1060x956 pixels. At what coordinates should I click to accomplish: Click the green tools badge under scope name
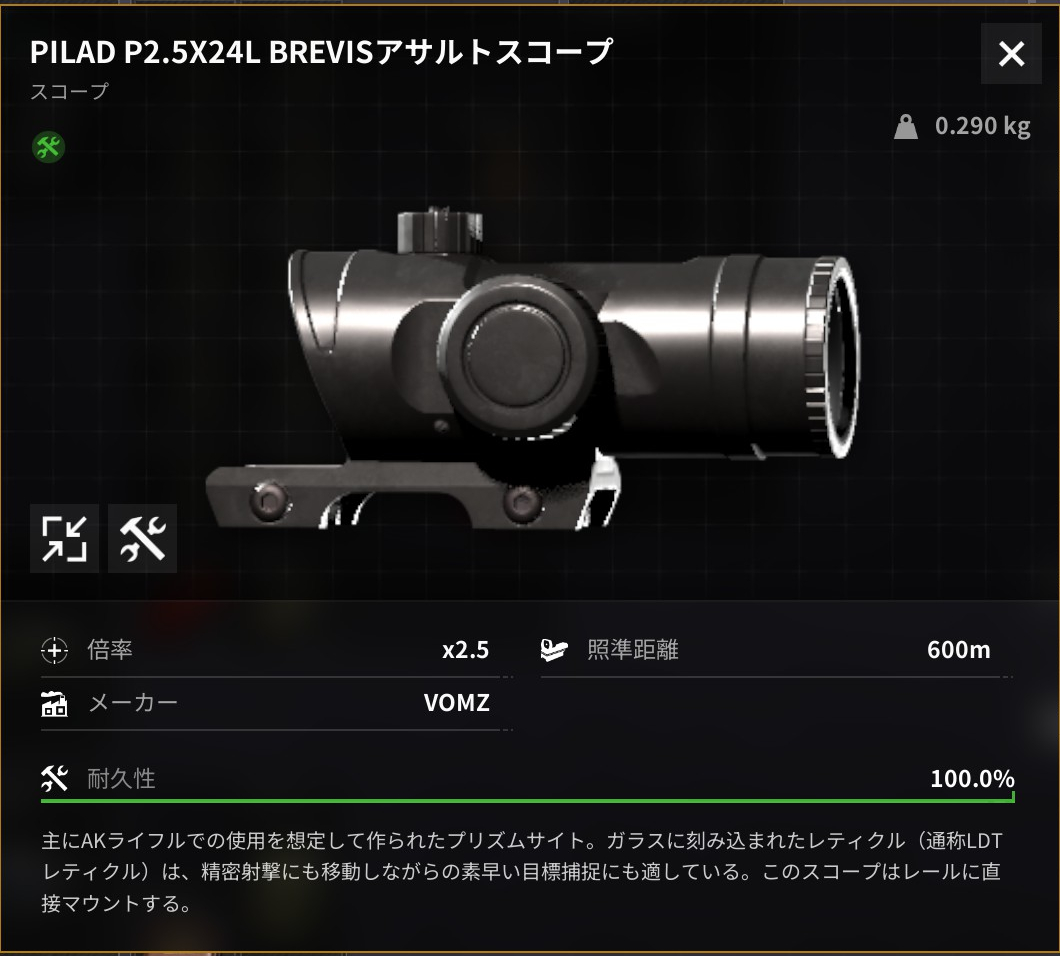click(x=48, y=148)
